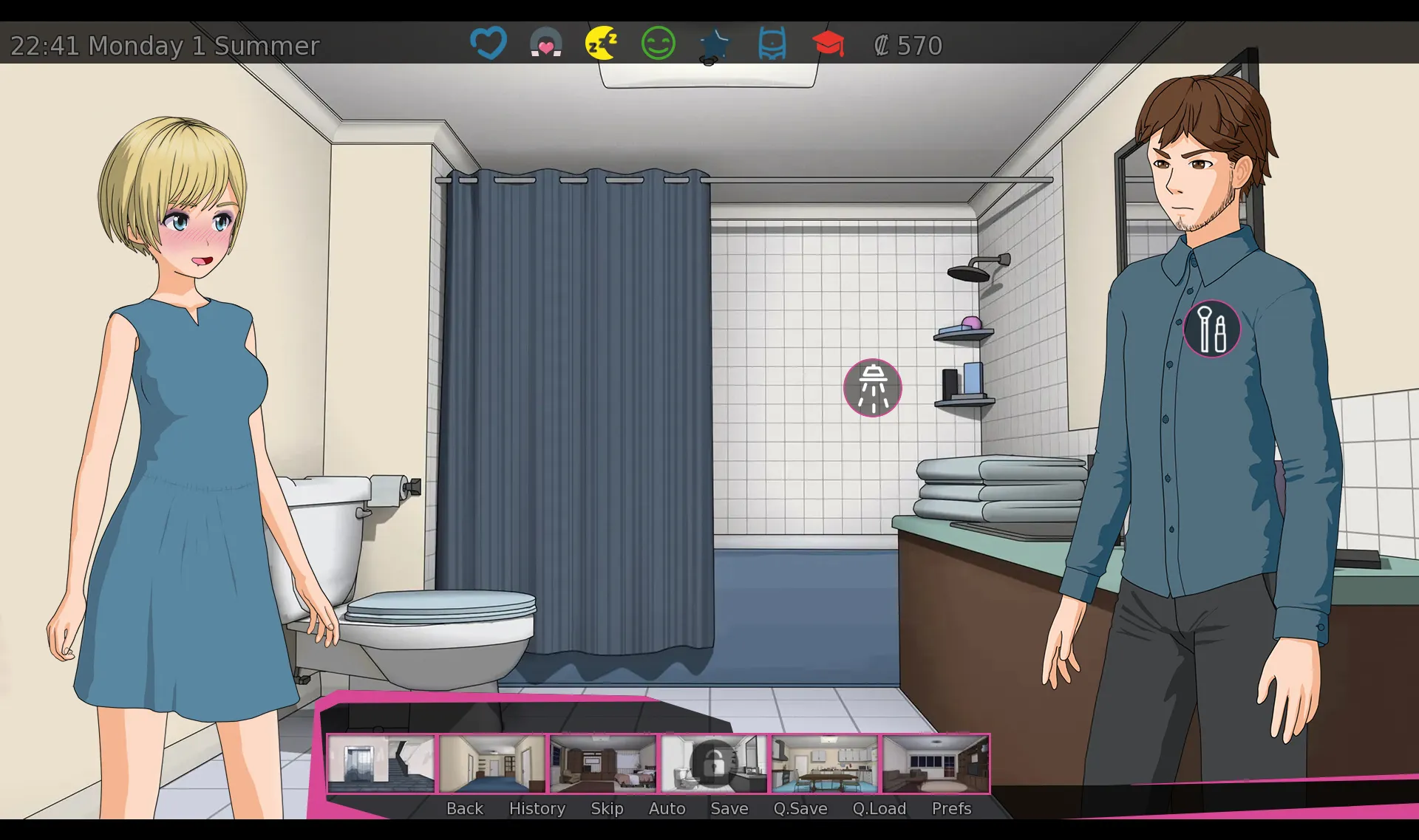Select the locked bathroom thumbnail
Screen dimensions: 1419x840
point(714,763)
